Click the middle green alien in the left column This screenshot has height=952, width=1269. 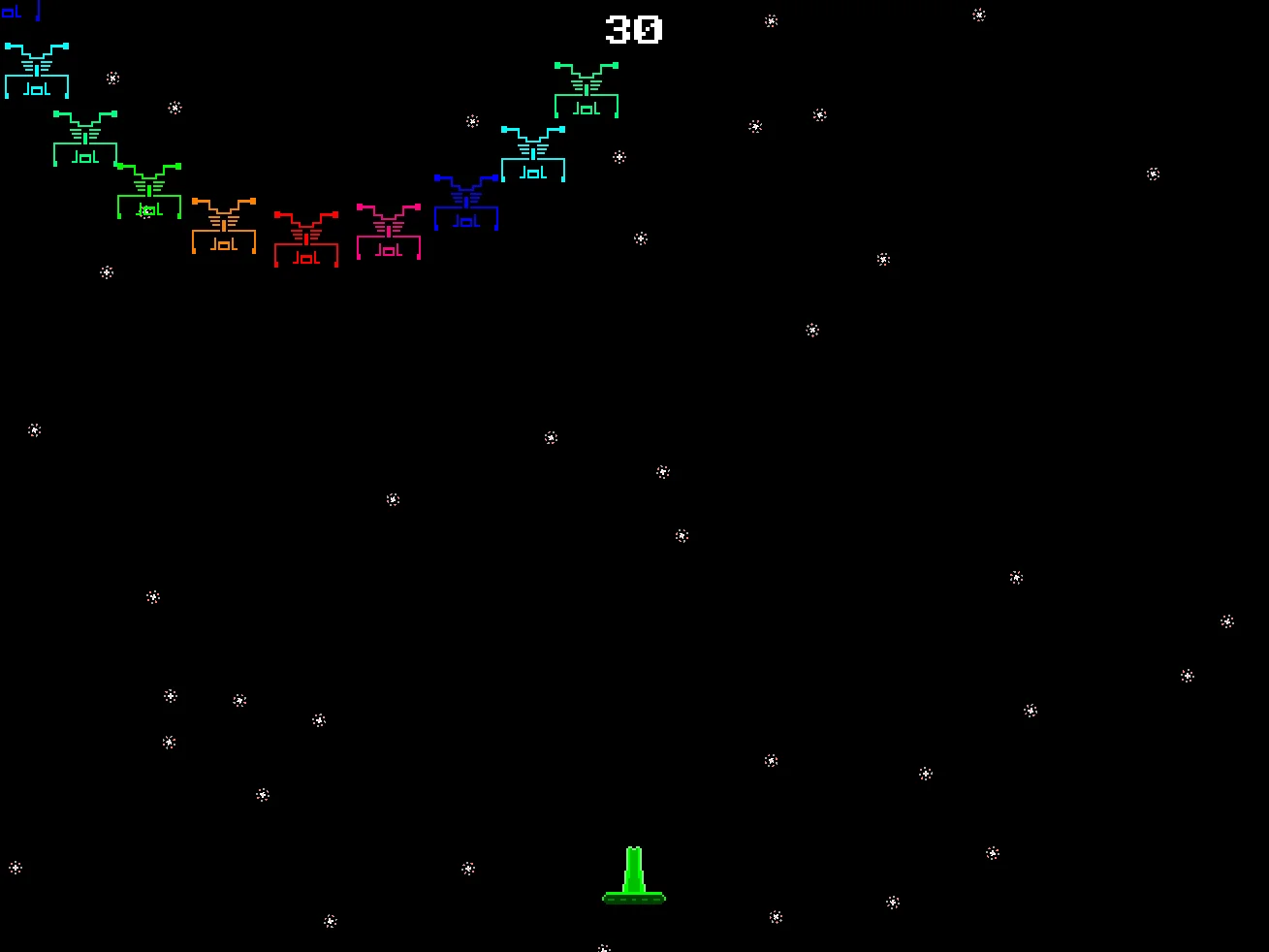pos(83,139)
